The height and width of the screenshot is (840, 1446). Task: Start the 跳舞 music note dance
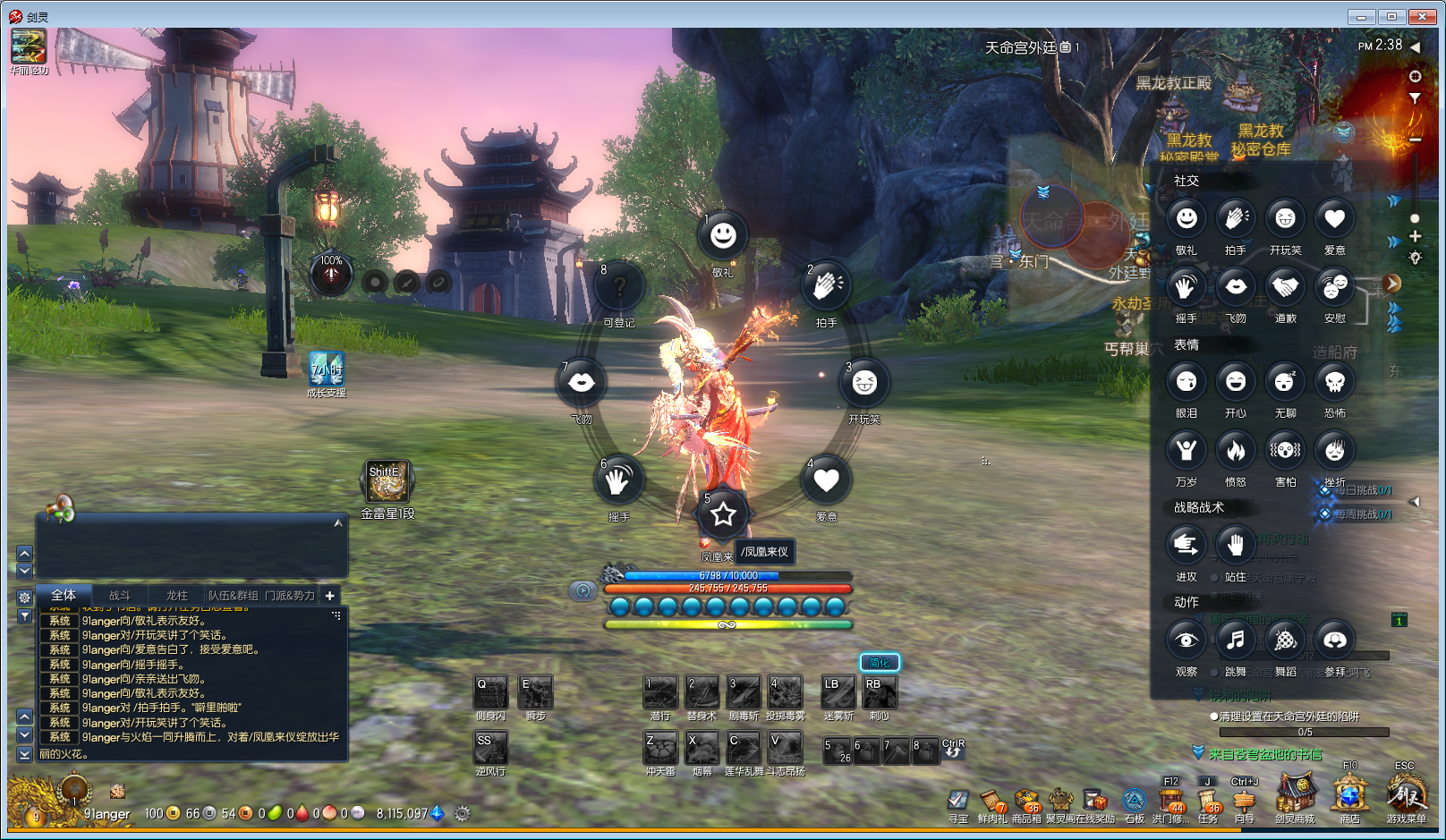pos(1236,640)
